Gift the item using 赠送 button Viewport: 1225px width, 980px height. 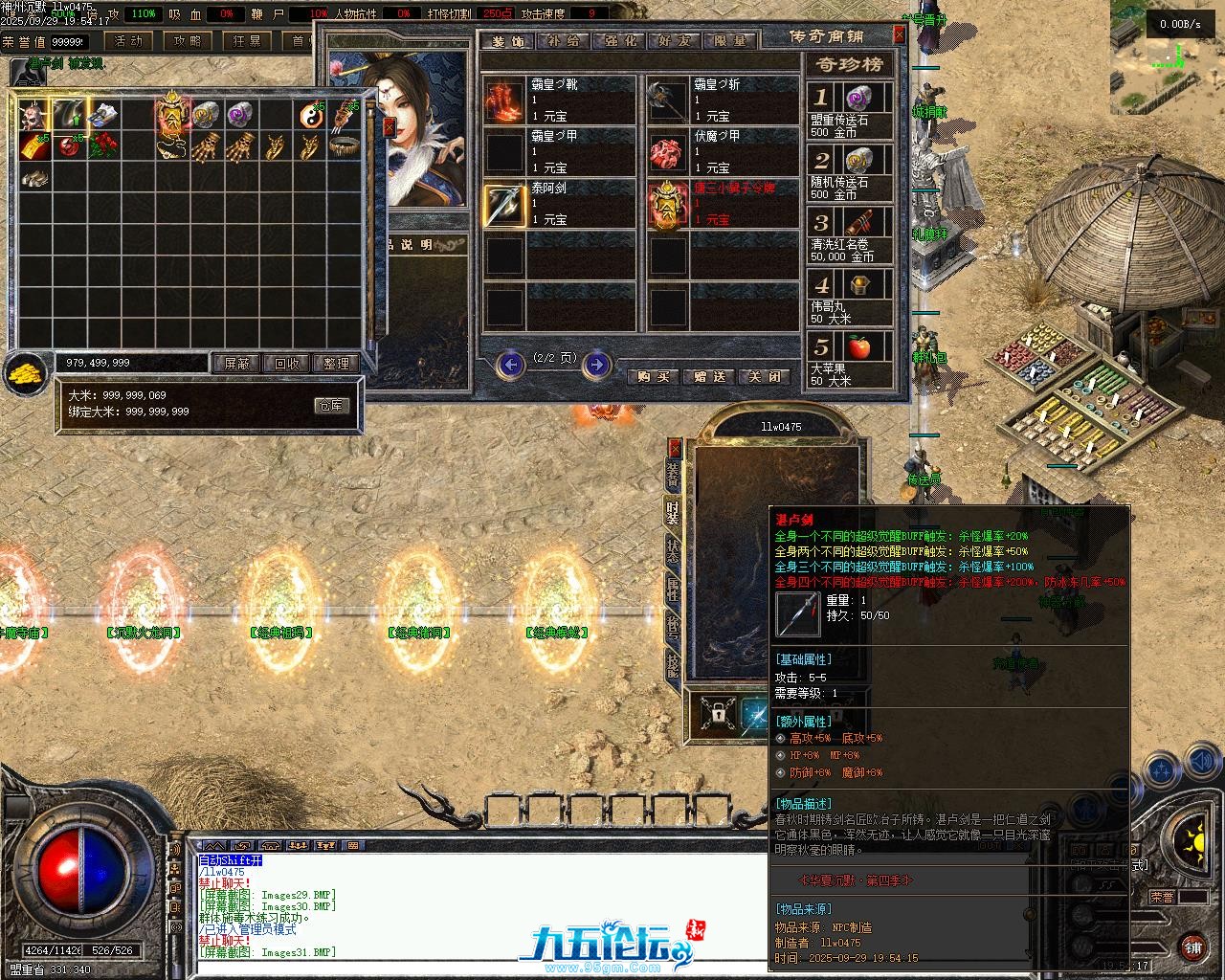pos(709,377)
